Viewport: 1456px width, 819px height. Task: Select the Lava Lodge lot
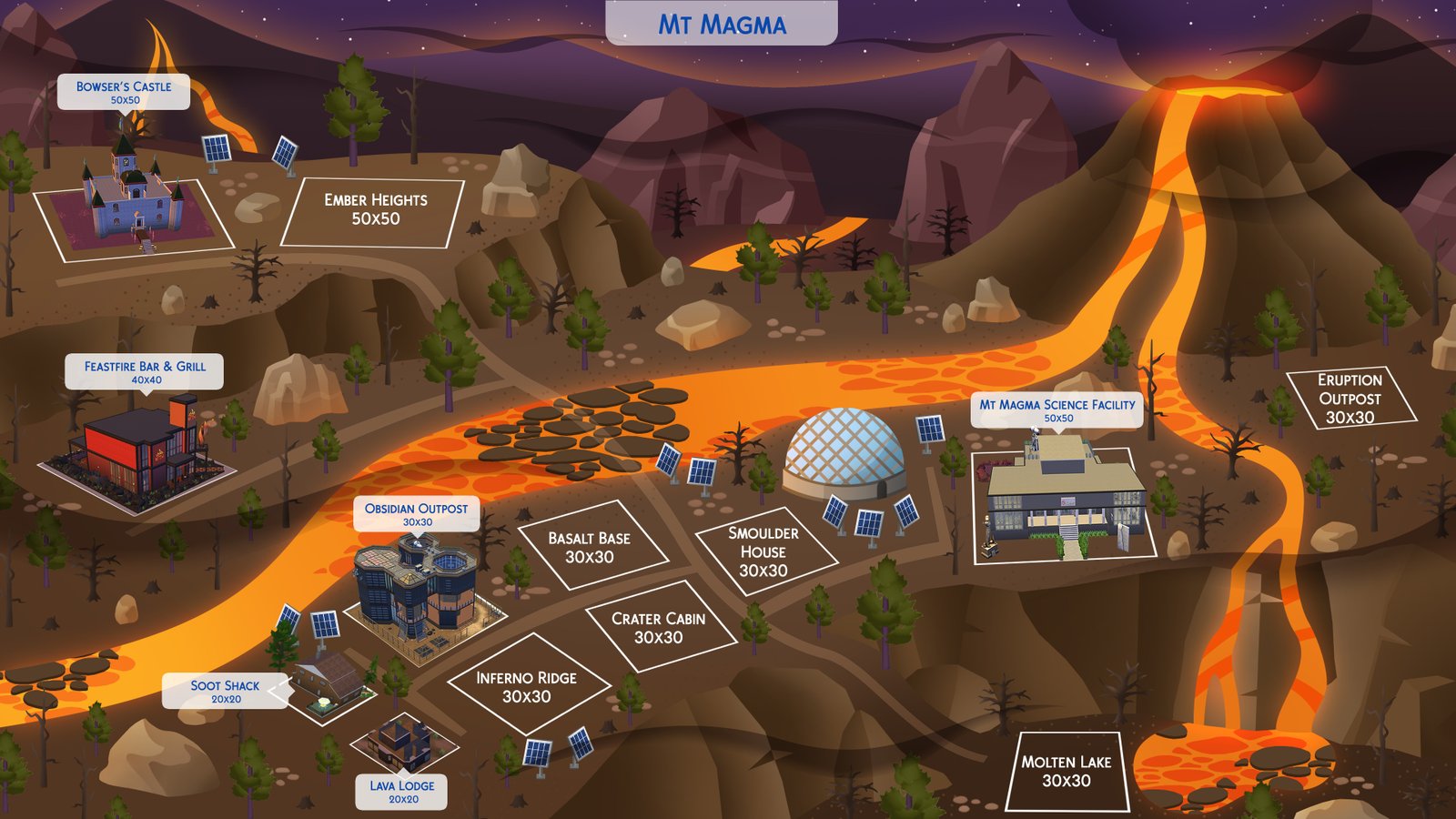[x=402, y=742]
